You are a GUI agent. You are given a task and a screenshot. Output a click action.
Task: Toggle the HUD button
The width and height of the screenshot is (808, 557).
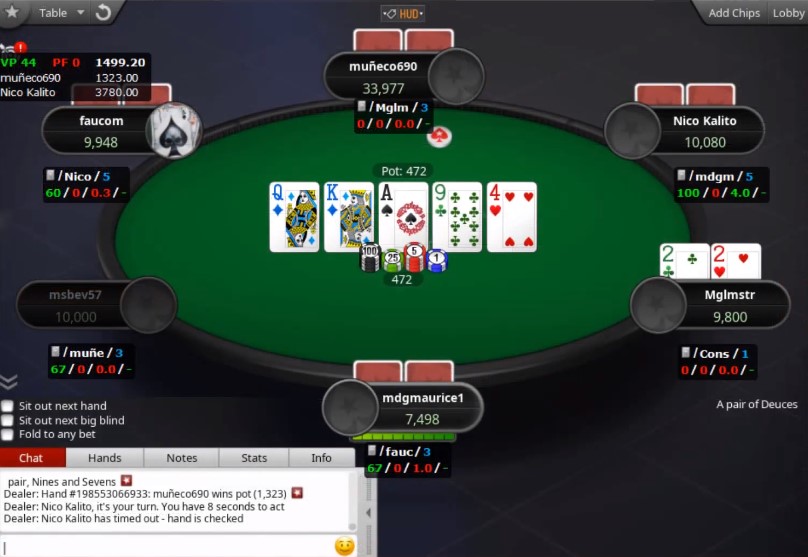(403, 13)
